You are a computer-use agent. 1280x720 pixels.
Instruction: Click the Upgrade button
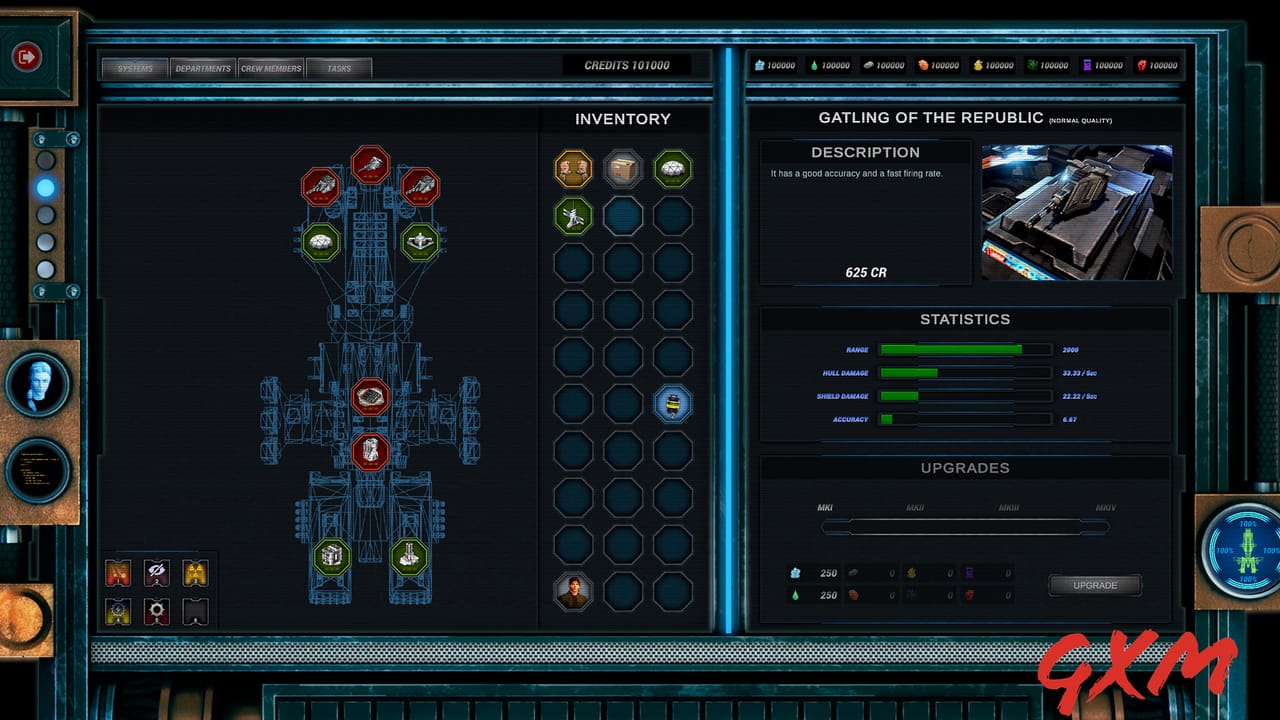1094,585
